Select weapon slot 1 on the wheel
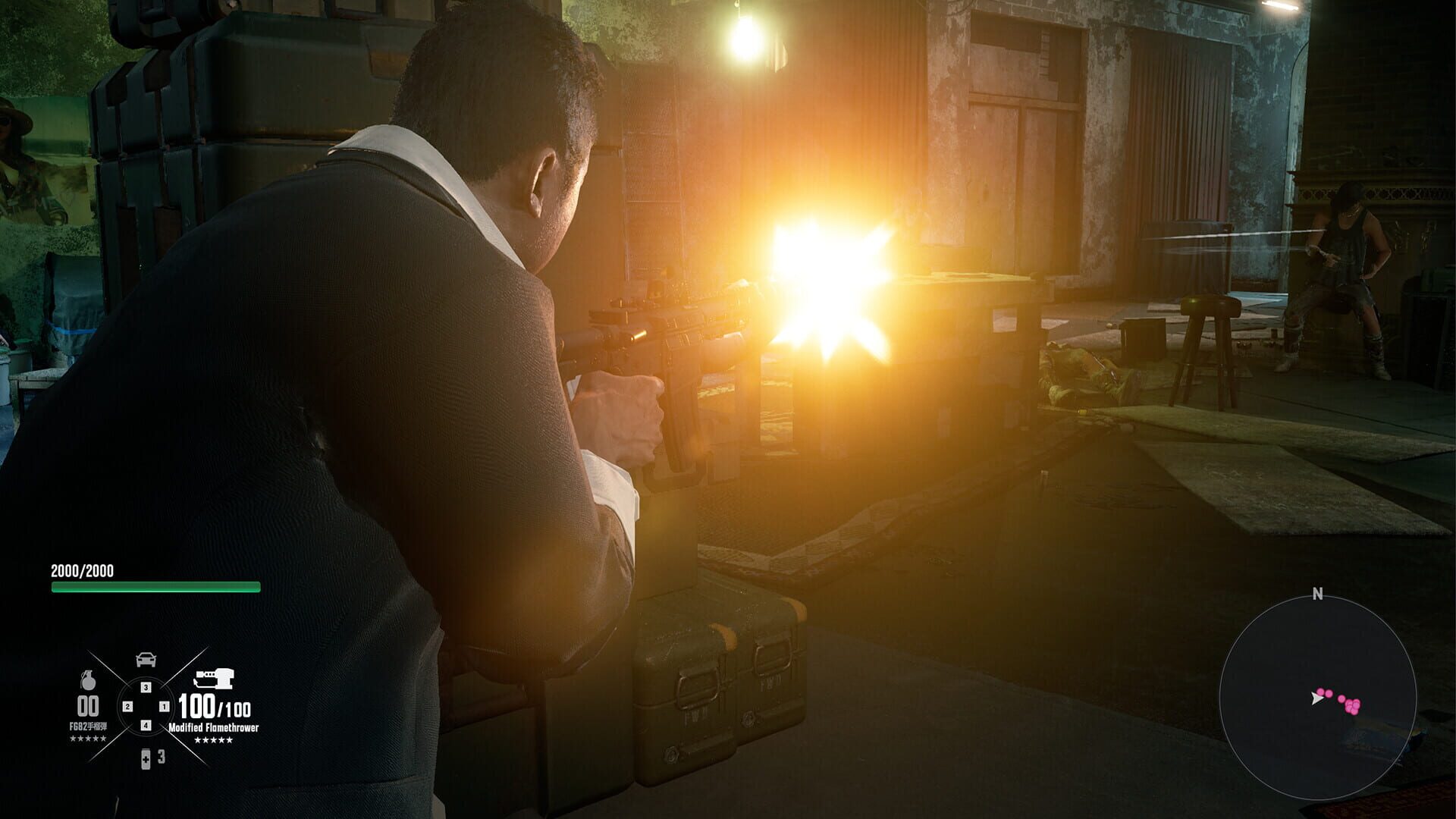Screen dimensions: 1456x819 [165, 707]
